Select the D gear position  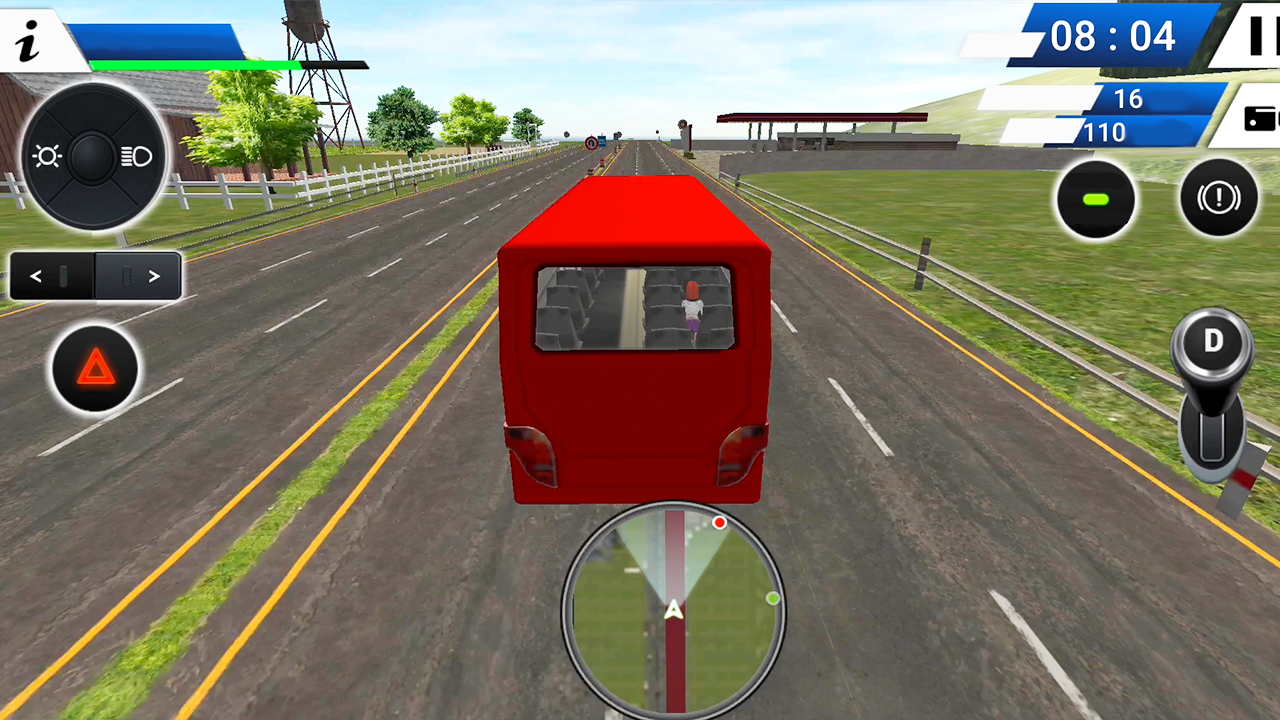pos(1213,341)
